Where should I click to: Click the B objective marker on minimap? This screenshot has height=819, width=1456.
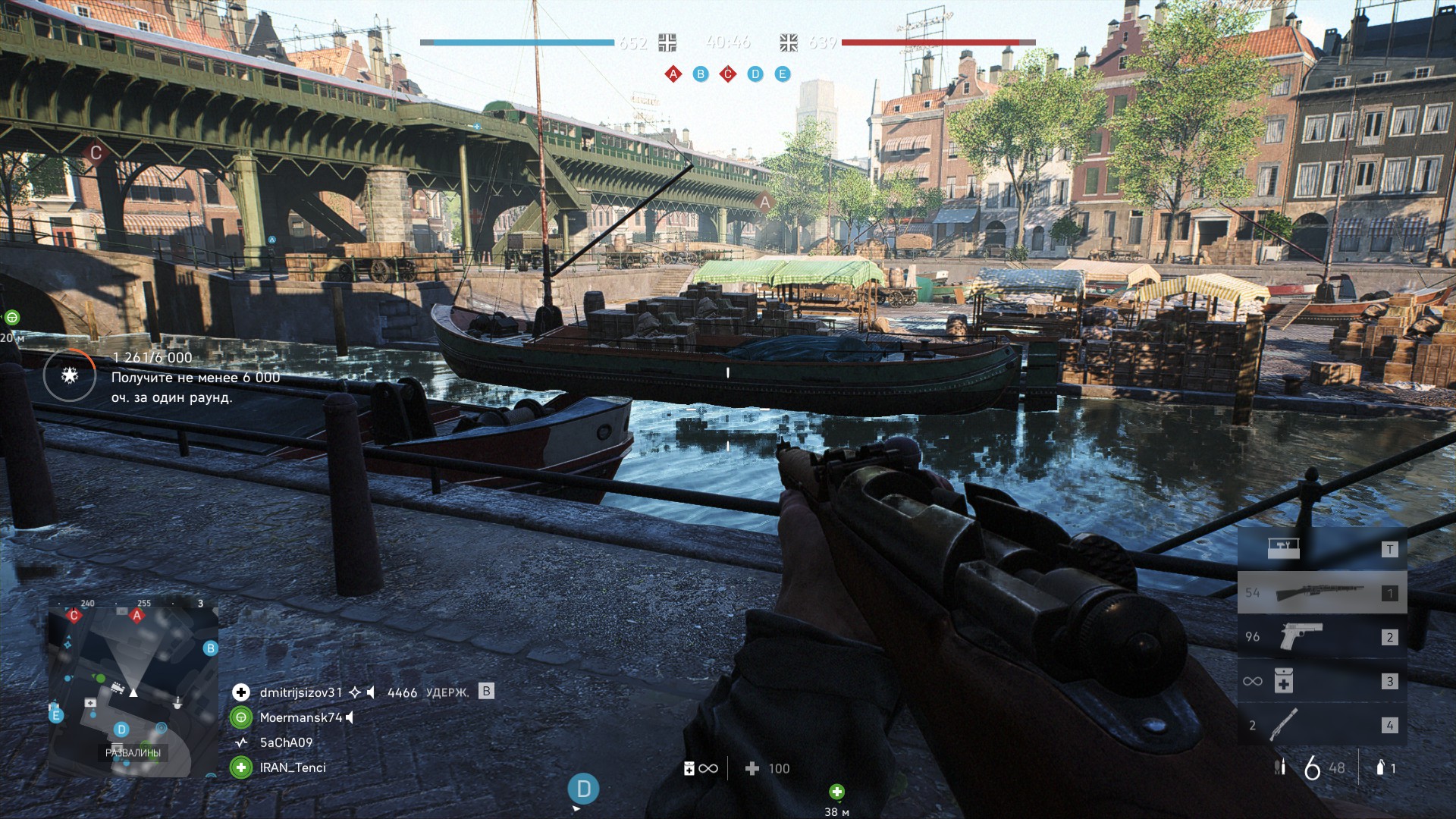[211, 648]
